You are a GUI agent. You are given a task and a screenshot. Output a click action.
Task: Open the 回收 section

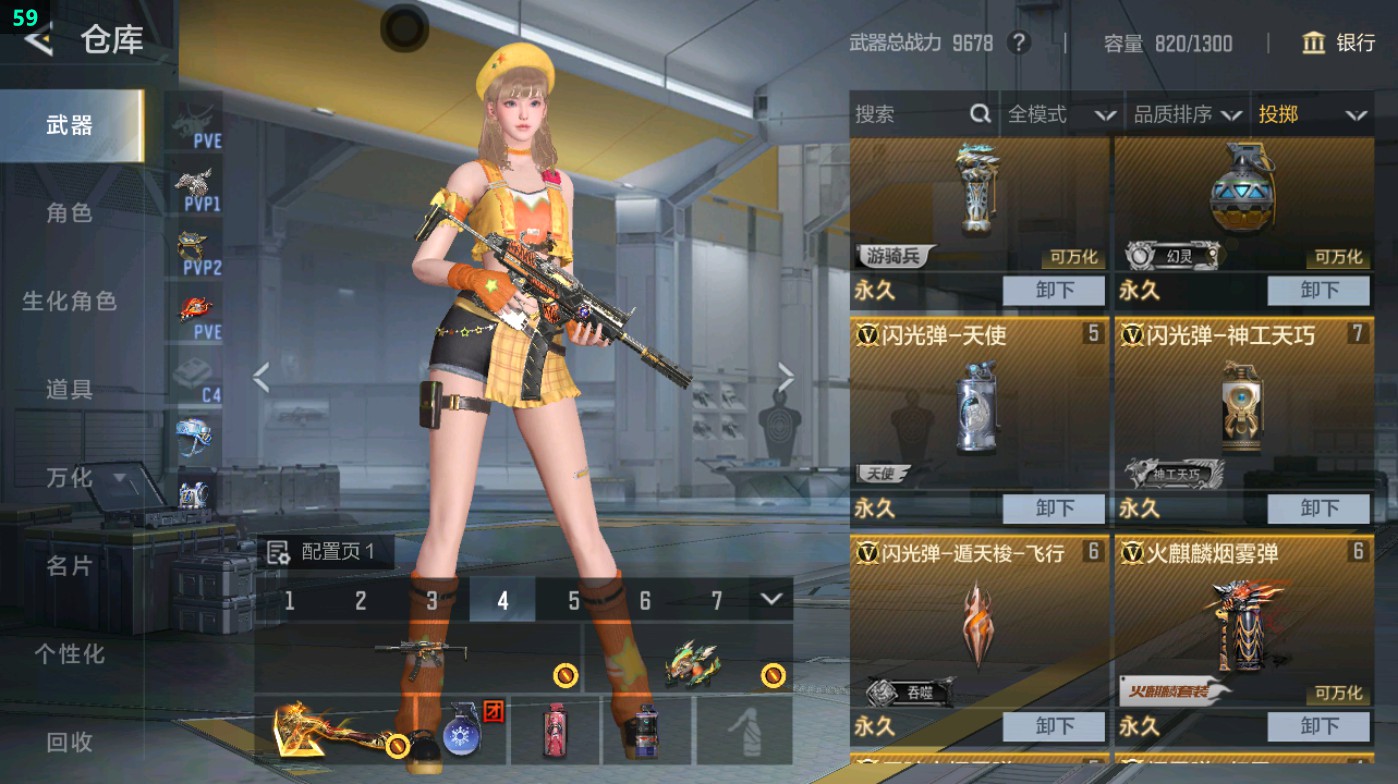[x=69, y=742]
